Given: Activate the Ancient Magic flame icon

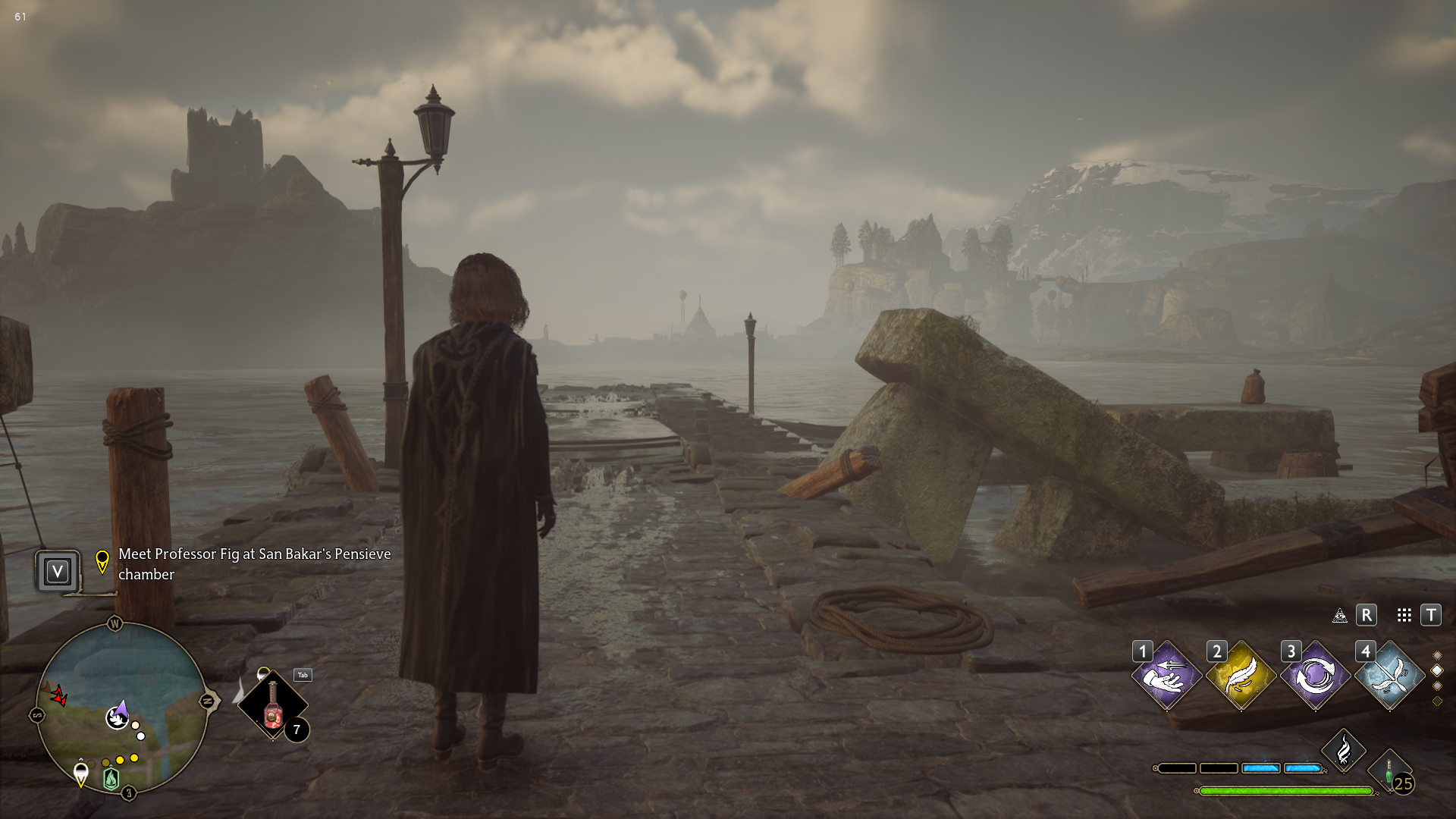Looking at the screenshot, I should point(1344,751).
